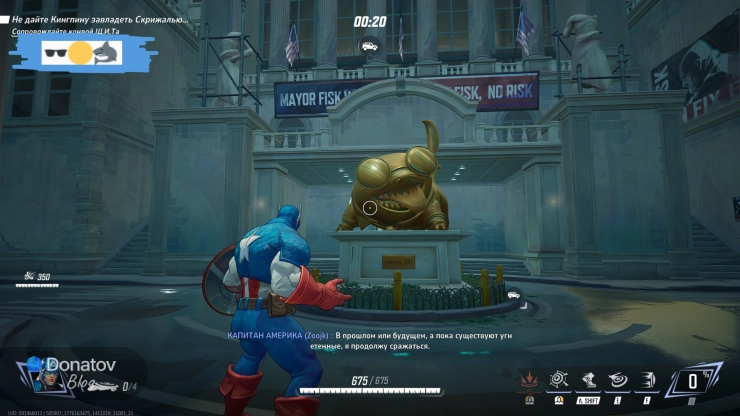The width and height of the screenshot is (740, 416).
Task: Click the sunglasses and shark emoji banner
Action: [x=82, y=52]
